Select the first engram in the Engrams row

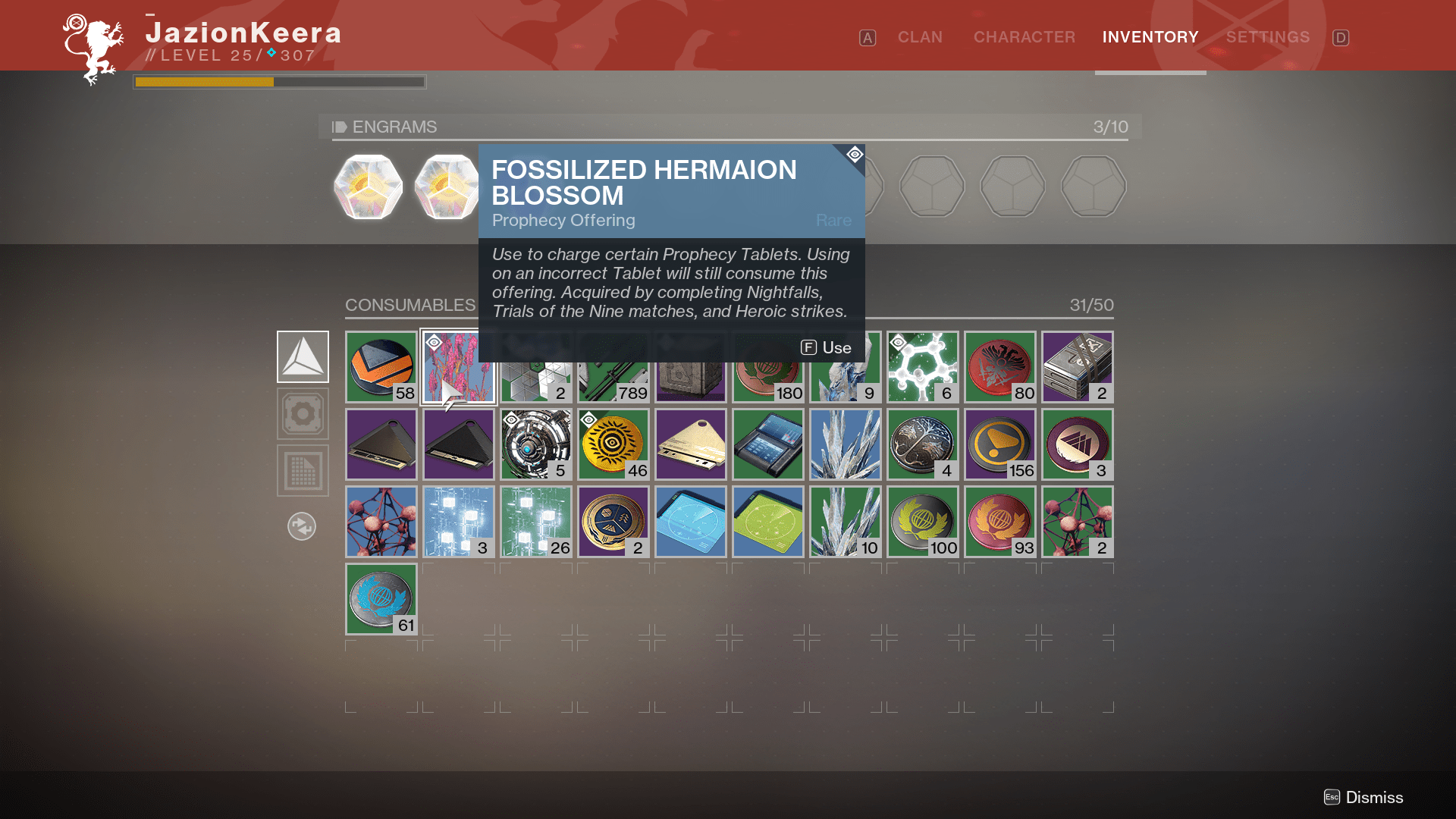(x=369, y=187)
